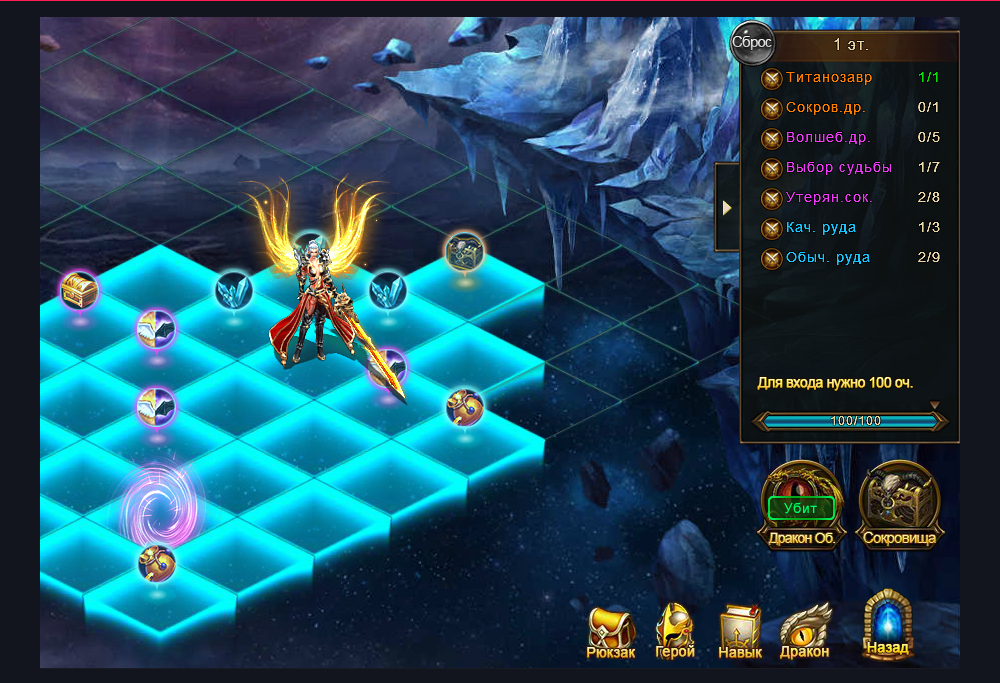Go back using the Назад portal button
Viewport: 1000px width, 683px height.
pyautogui.click(x=888, y=625)
